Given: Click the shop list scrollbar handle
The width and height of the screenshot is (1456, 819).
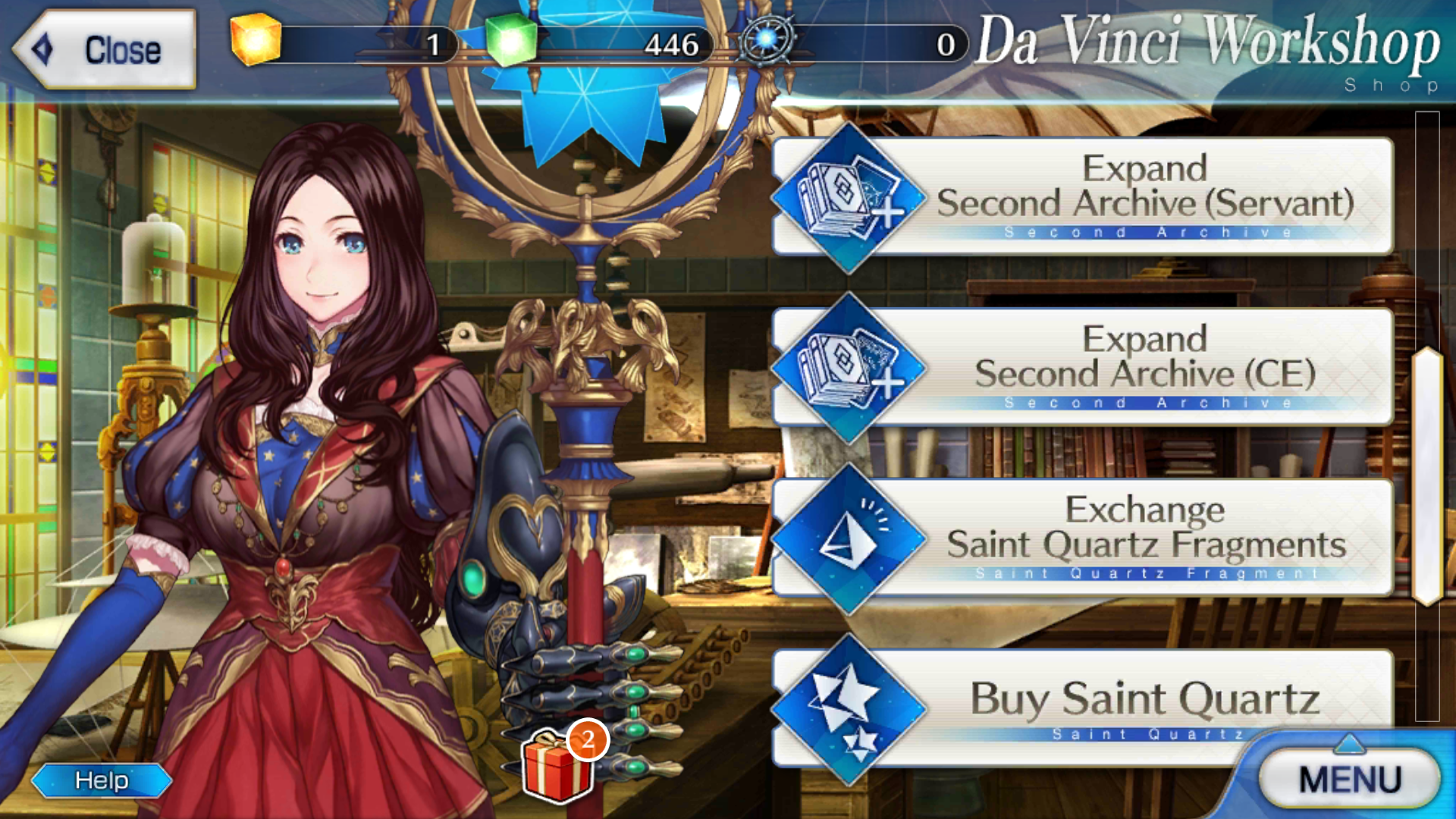Looking at the screenshot, I should pyautogui.click(x=1427, y=476).
